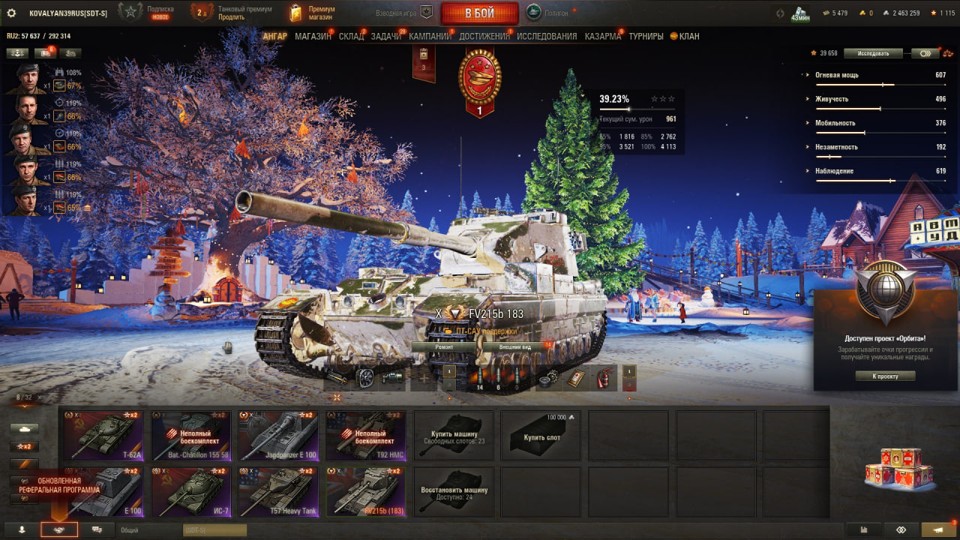Open the settings gear menu
Image resolution: width=960 pixels, height=540 pixels.
point(12,13)
